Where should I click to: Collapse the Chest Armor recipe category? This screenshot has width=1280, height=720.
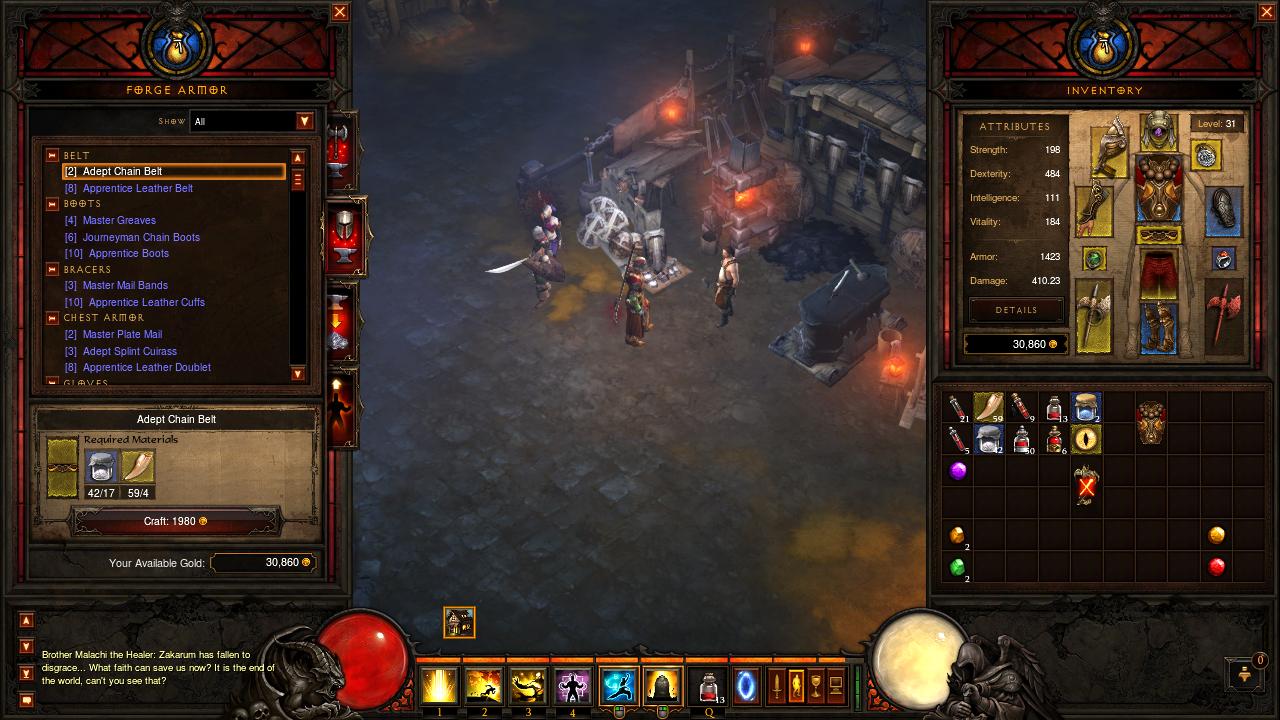(x=52, y=317)
